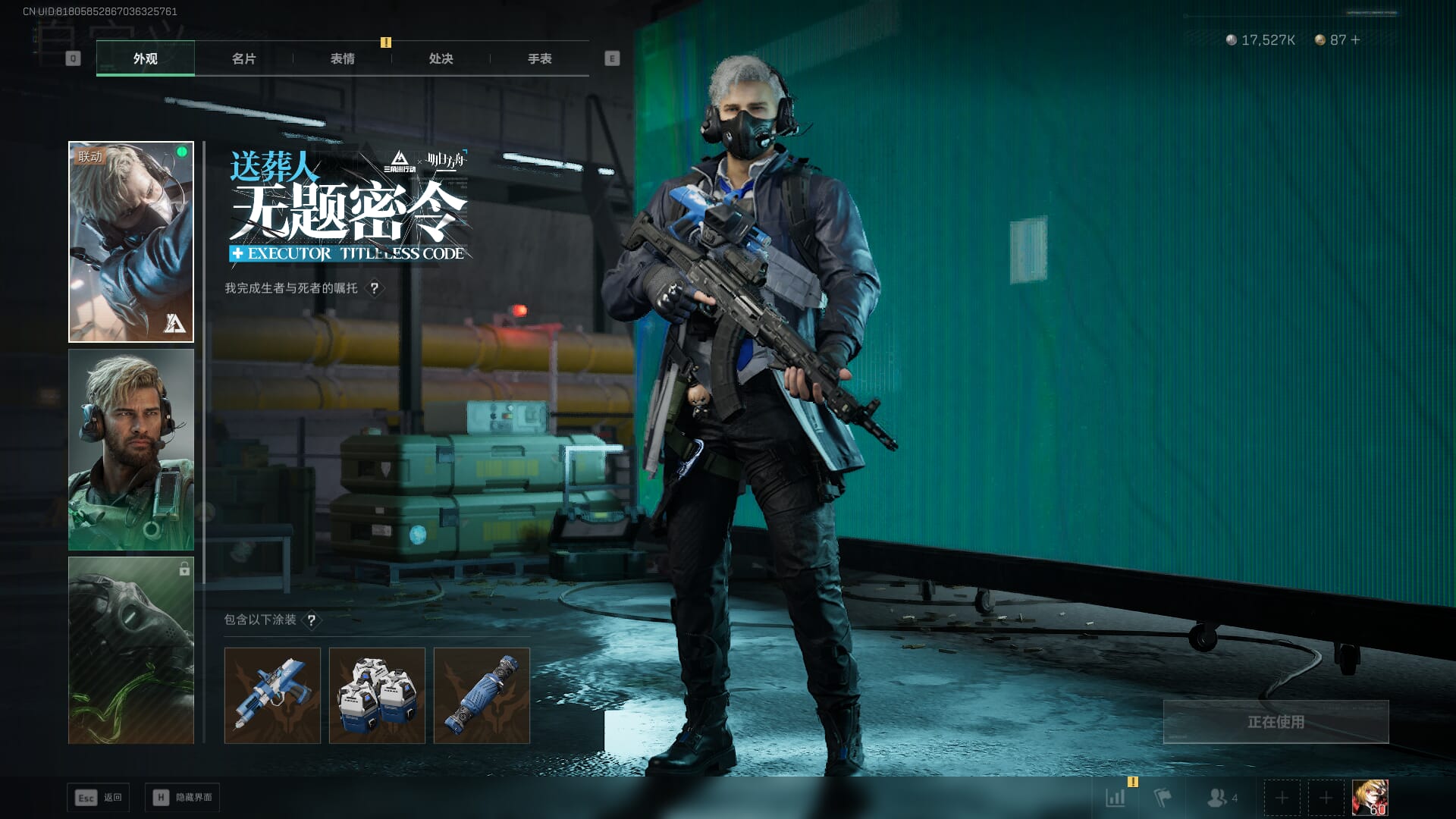Click the 返回 back button
Viewport: 1456px width, 819px height.
[x=99, y=798]
